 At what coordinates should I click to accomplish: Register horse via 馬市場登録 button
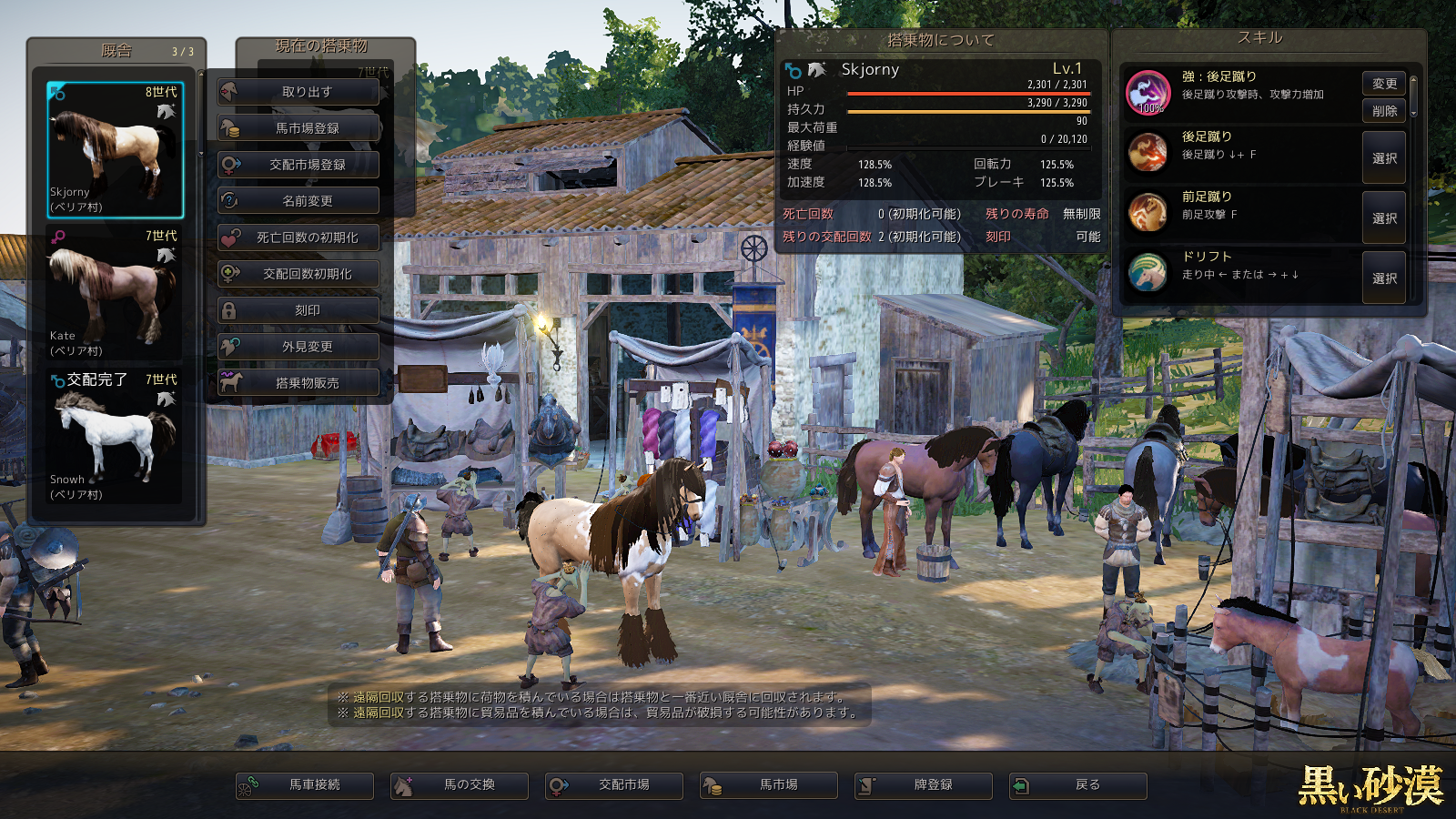tap(298, 128)
